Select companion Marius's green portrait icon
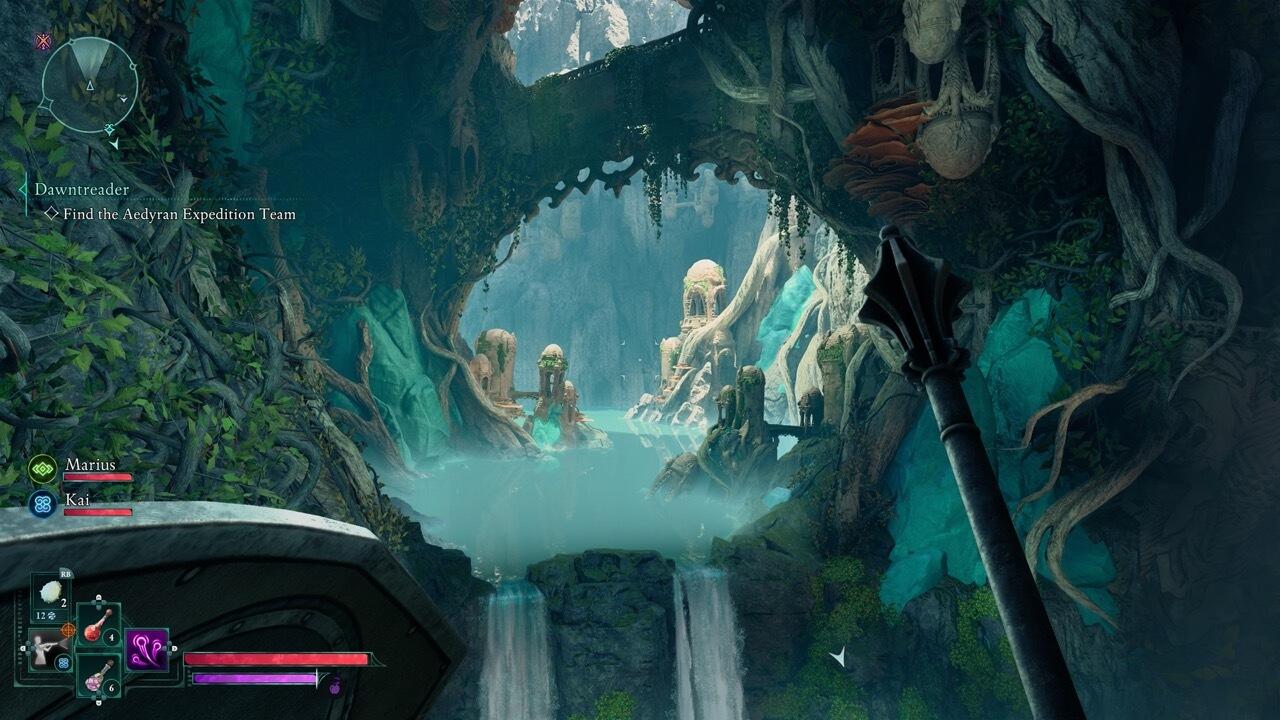The image size is (1280, 720). click(x=43, y=468)
